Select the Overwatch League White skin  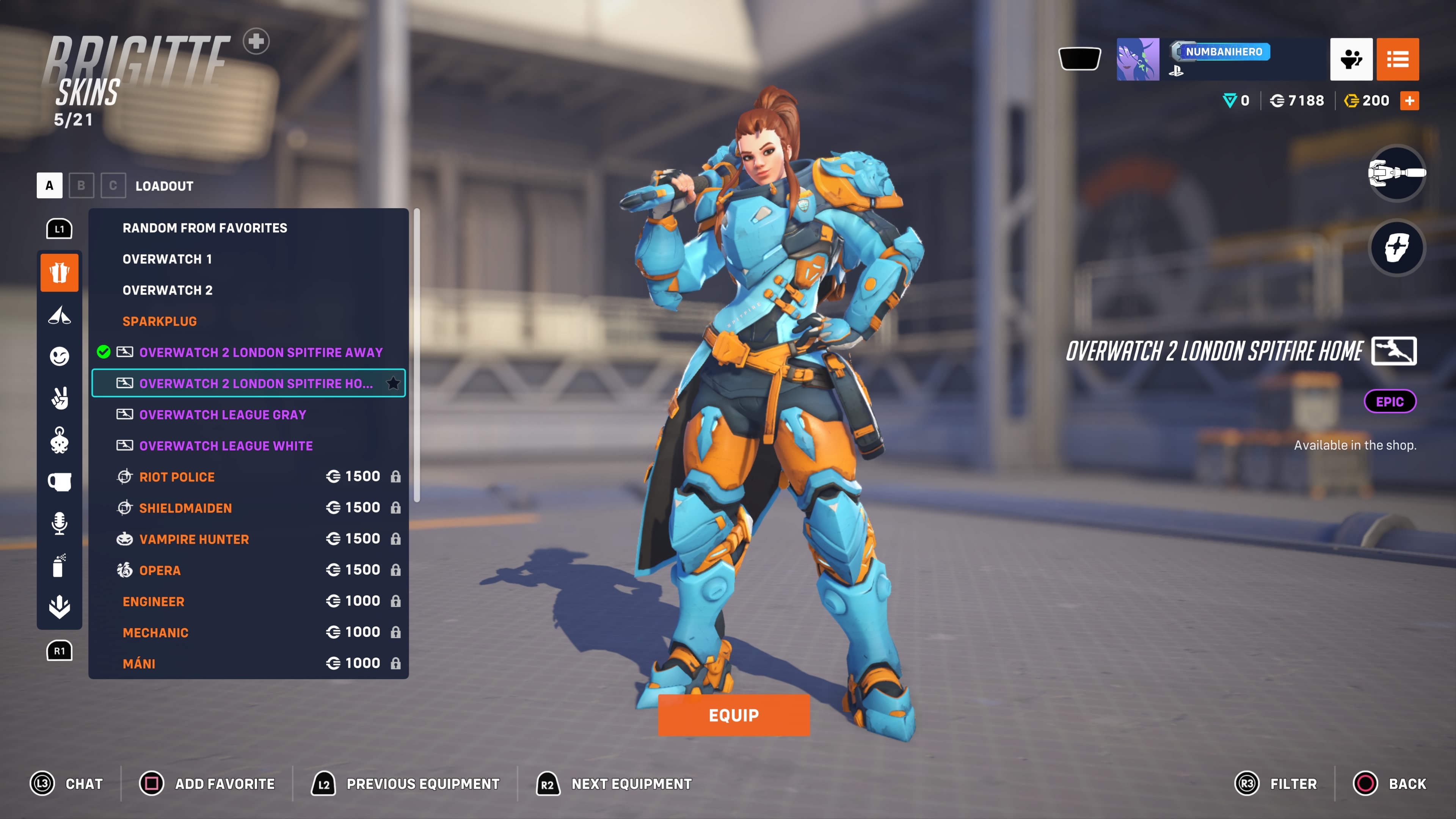[x=226, y=446]
